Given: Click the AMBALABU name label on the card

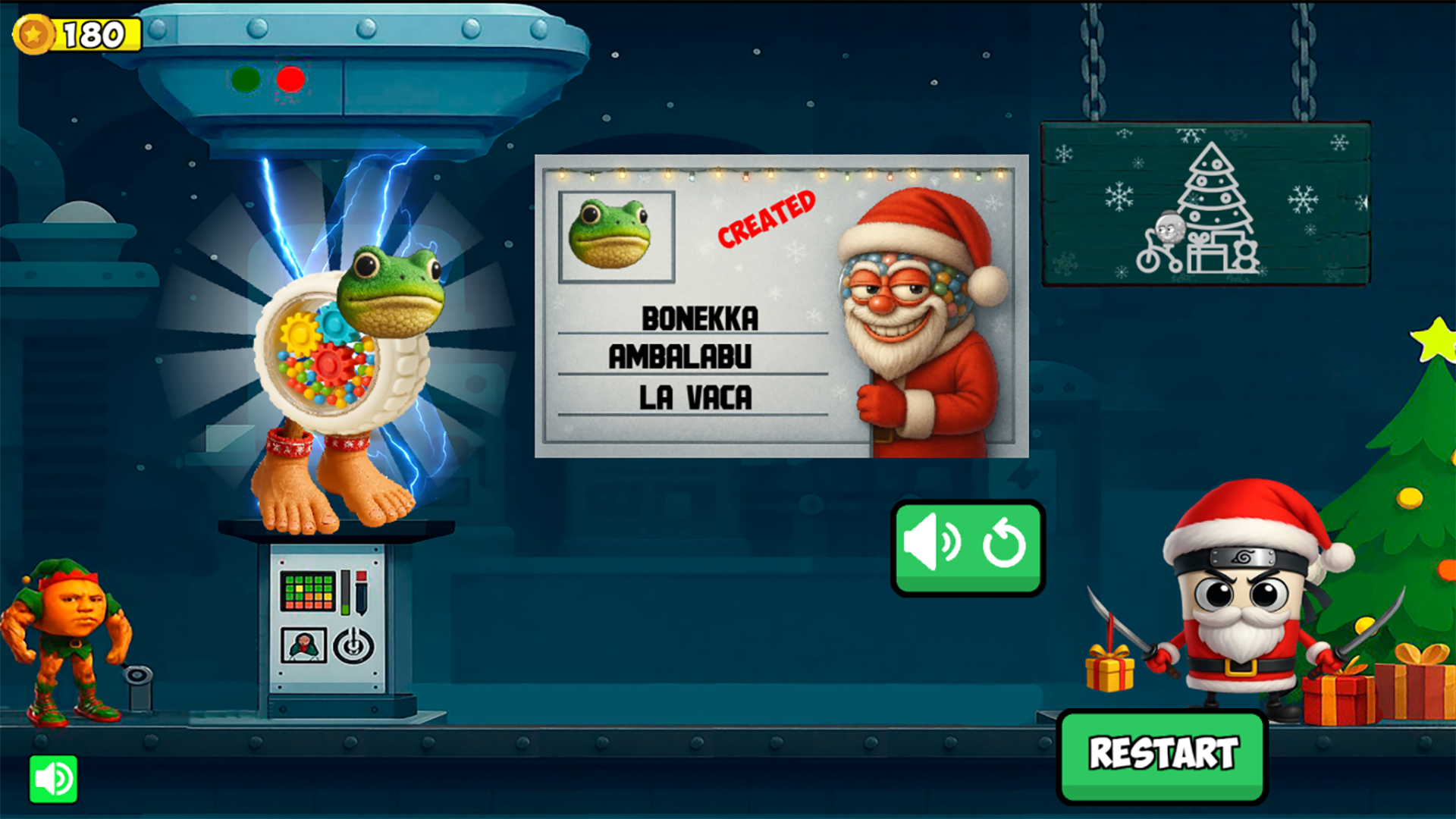Looking at the screenshot, I should click(x=679, y=356).
